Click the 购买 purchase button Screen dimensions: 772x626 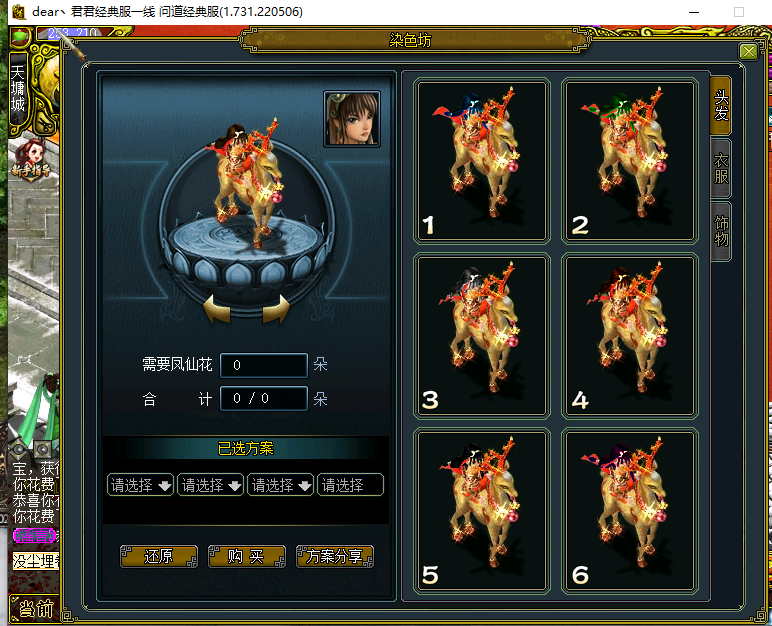pyautogui.click(x=246, y=557)
